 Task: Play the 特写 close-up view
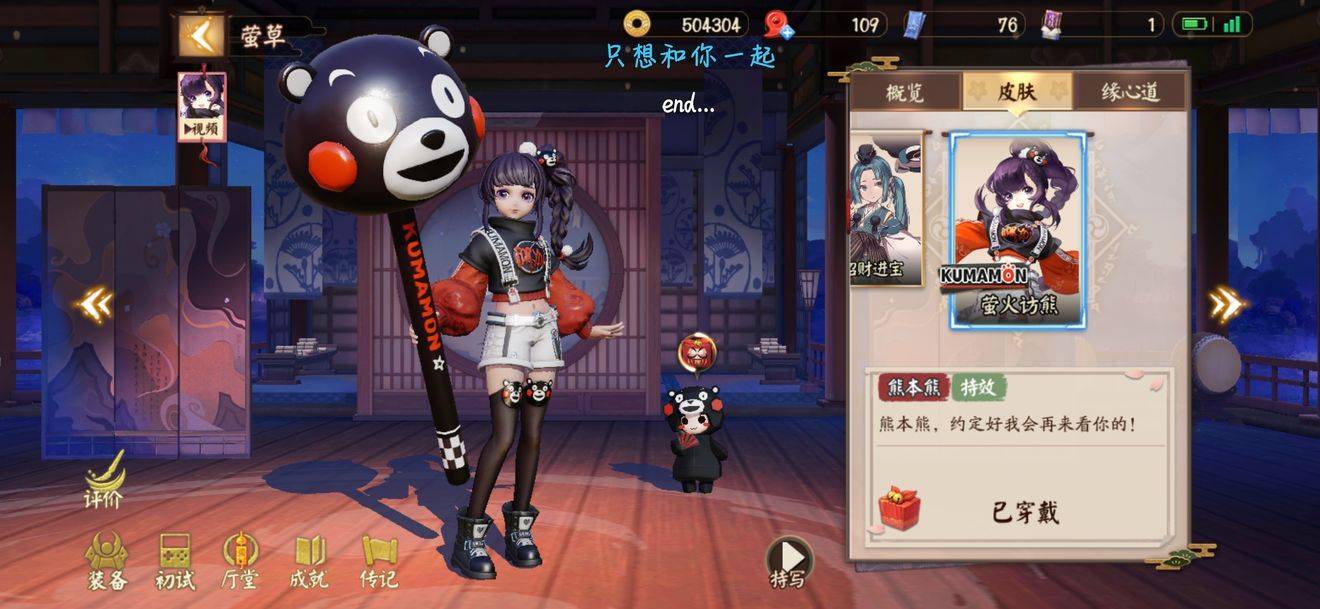[x=789, y=561]
